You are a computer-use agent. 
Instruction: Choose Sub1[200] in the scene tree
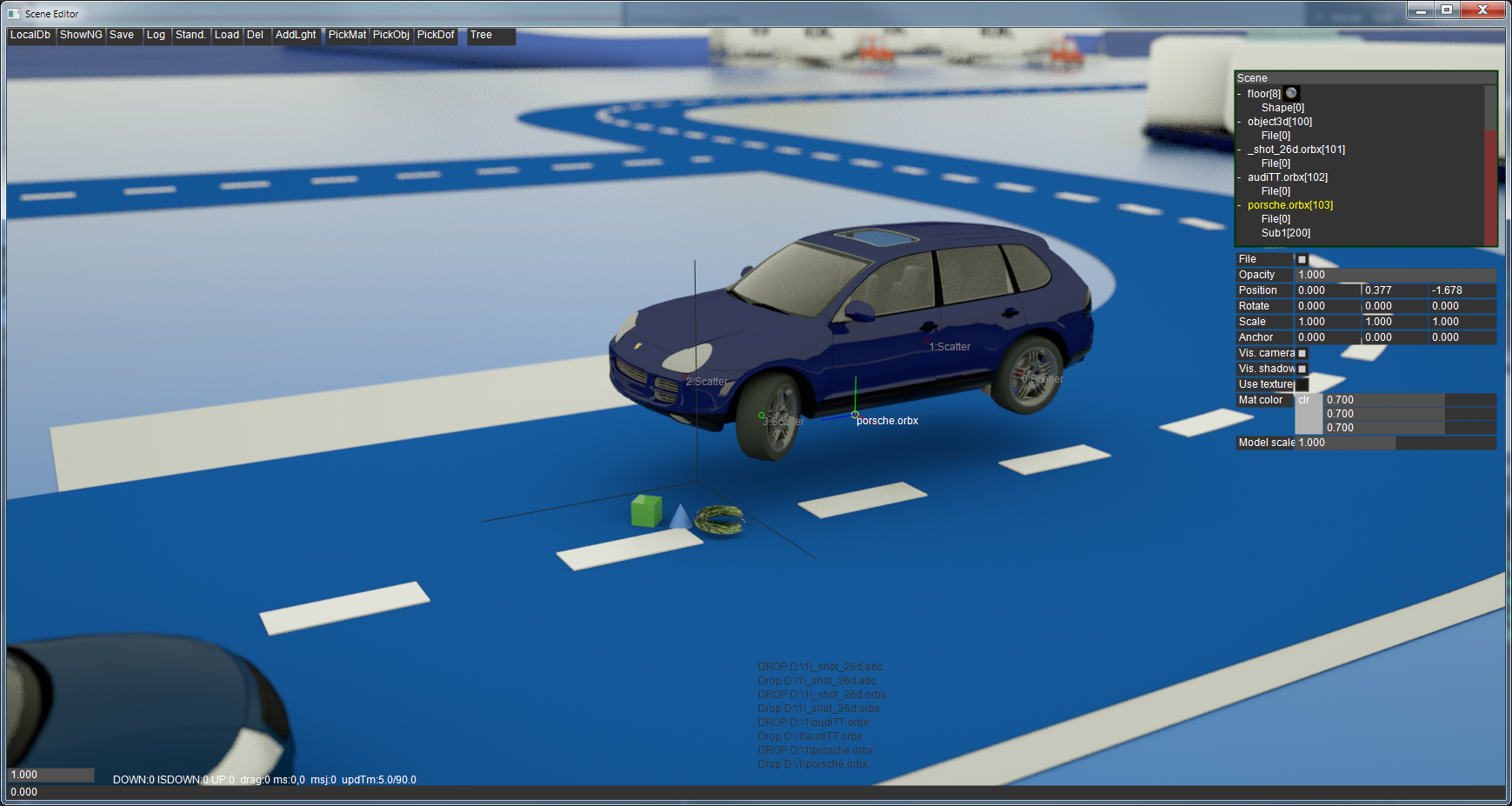click(x=1285, y=233)
